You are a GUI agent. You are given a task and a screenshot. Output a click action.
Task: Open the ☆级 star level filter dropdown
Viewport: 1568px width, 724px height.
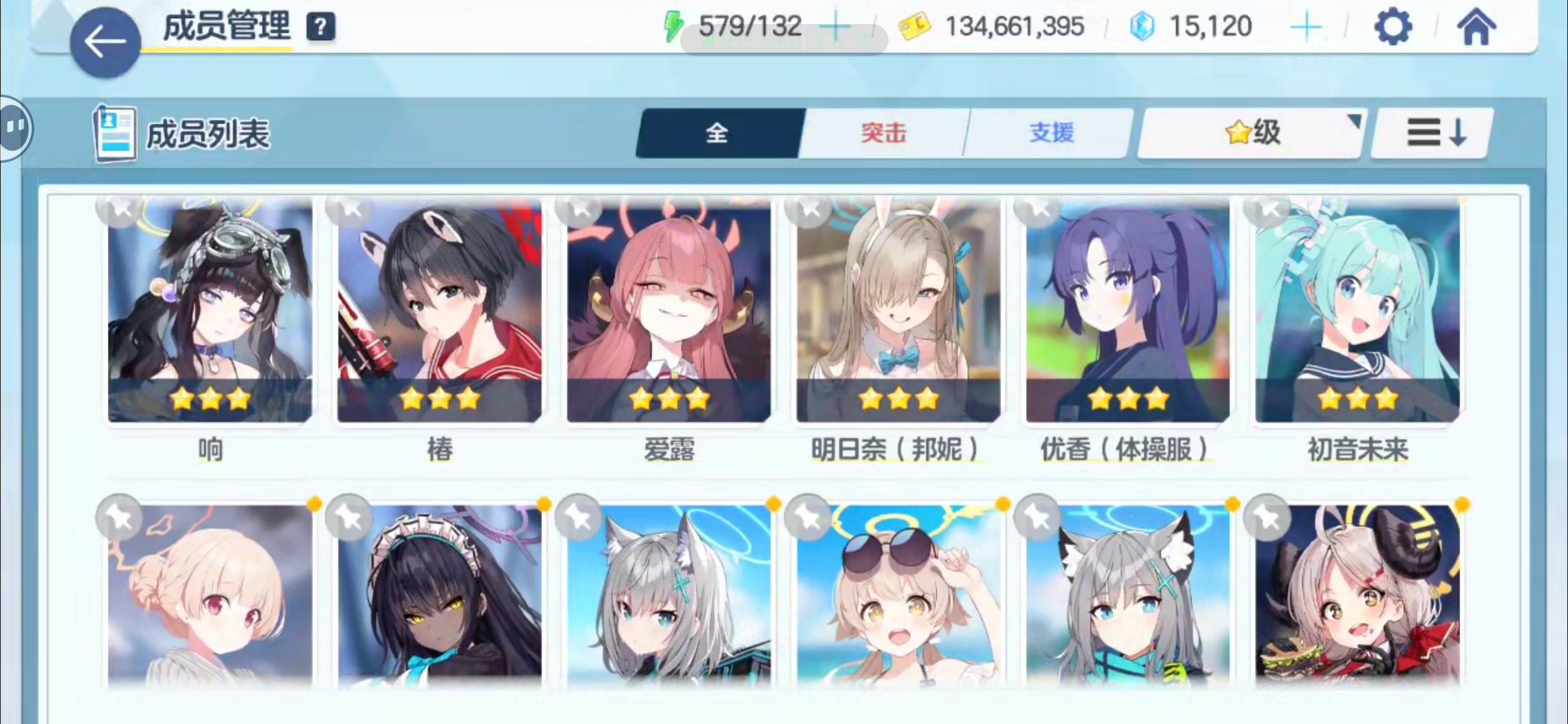(x=1250, y=131)
